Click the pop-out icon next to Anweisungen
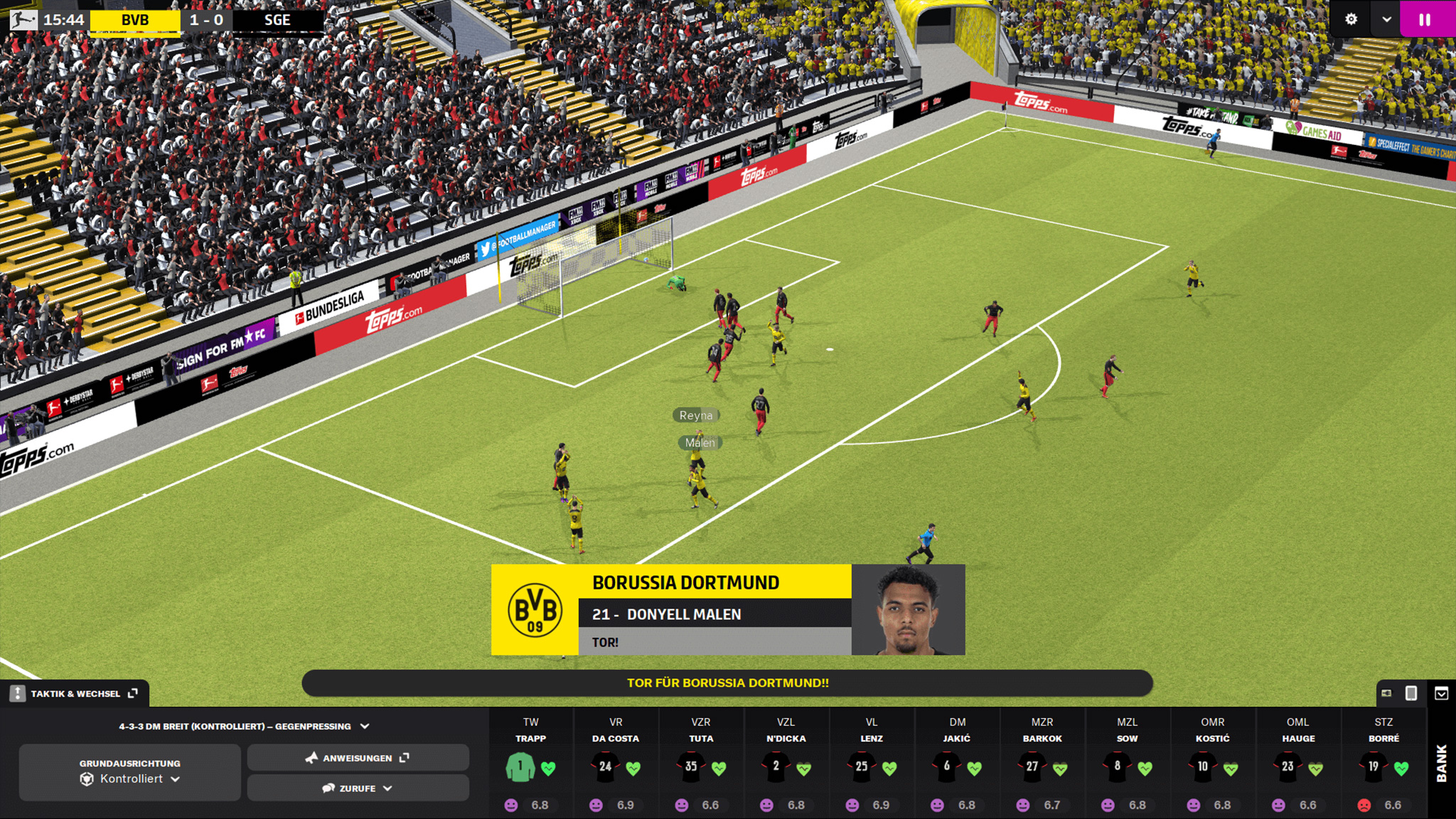The width and height of the screenshot is (1456, 819). (404, 759)
